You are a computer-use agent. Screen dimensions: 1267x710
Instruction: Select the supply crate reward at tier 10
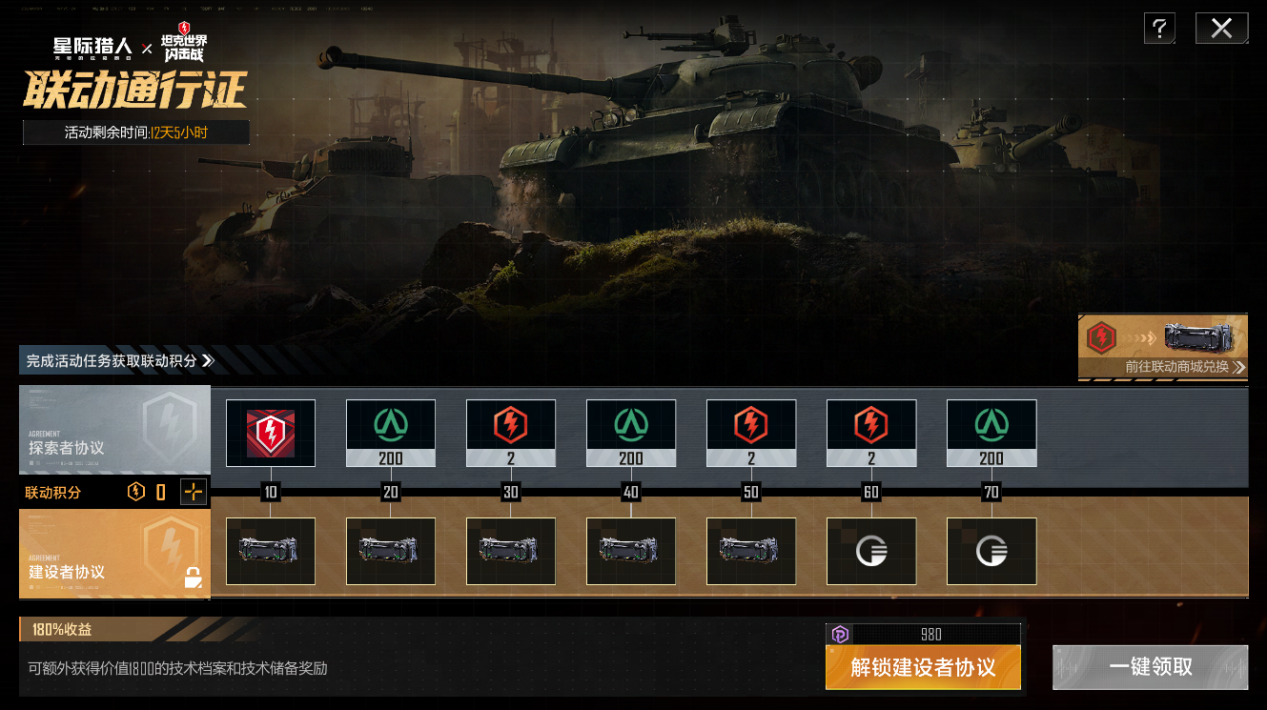270,551
